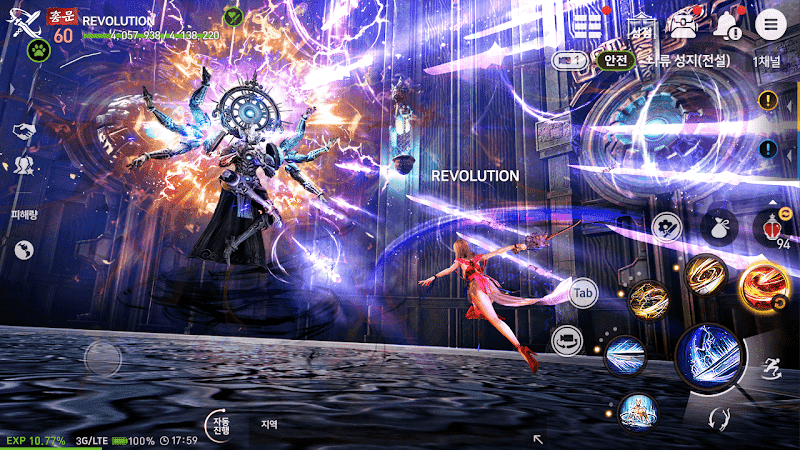Activate the dodge running-figure button
Screen dimensions: 800x450
771,369
